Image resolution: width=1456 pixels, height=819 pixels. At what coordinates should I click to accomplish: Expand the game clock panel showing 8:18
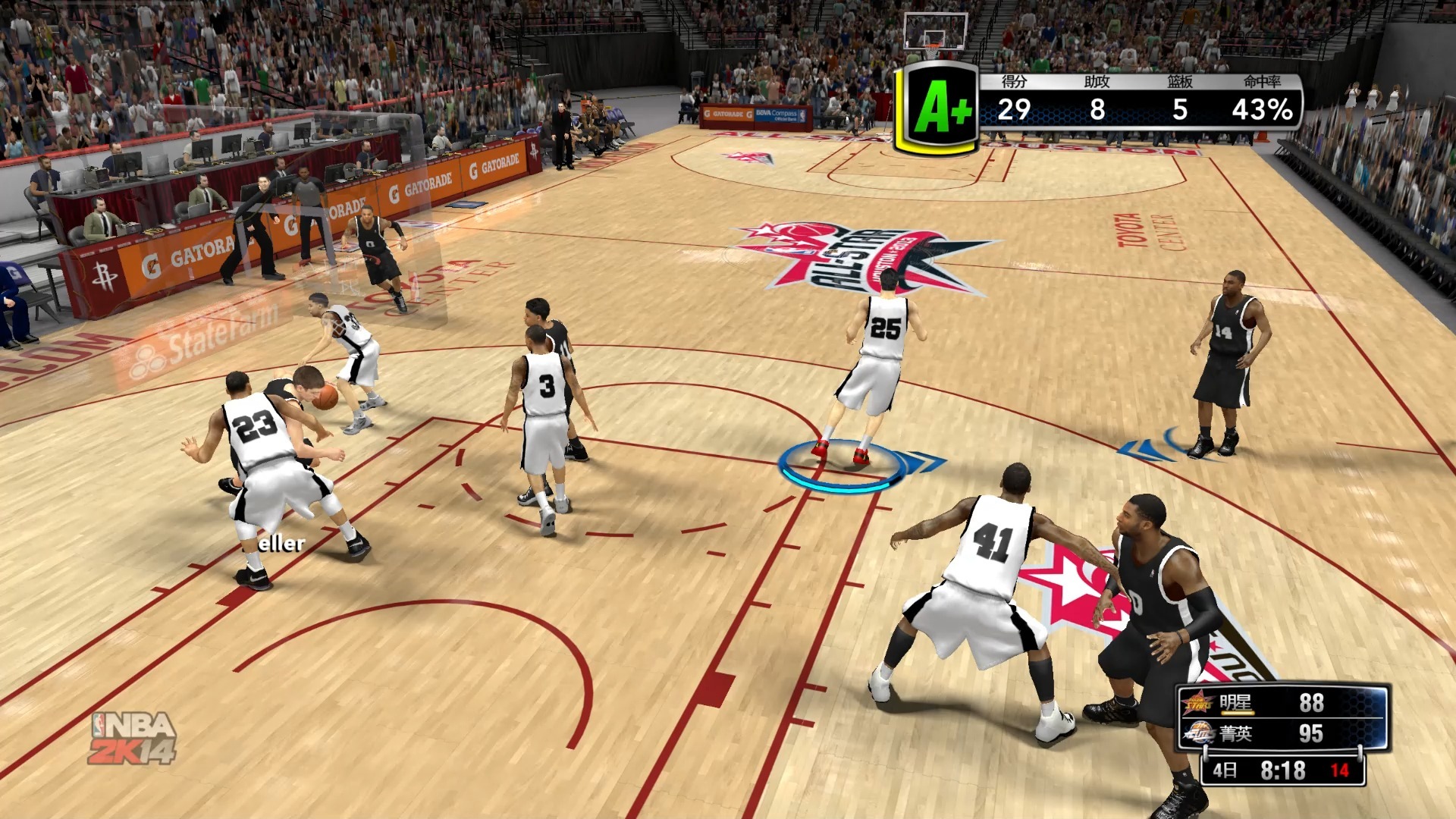pos(1282,768)
